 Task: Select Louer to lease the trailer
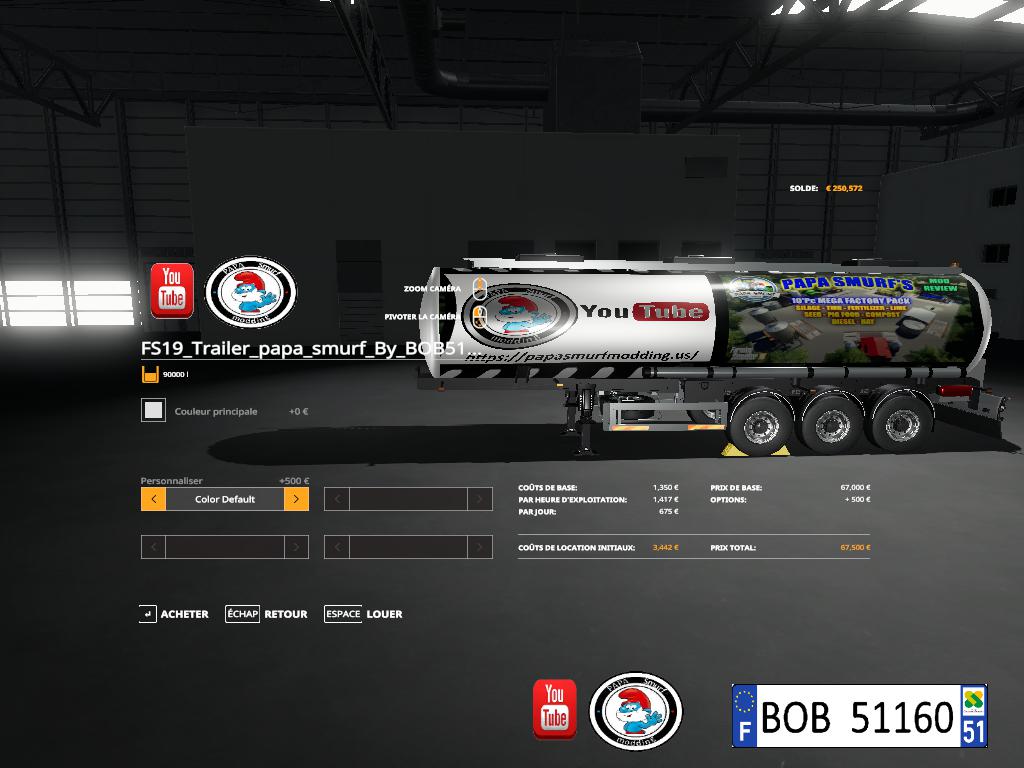(x=364, y=614)
